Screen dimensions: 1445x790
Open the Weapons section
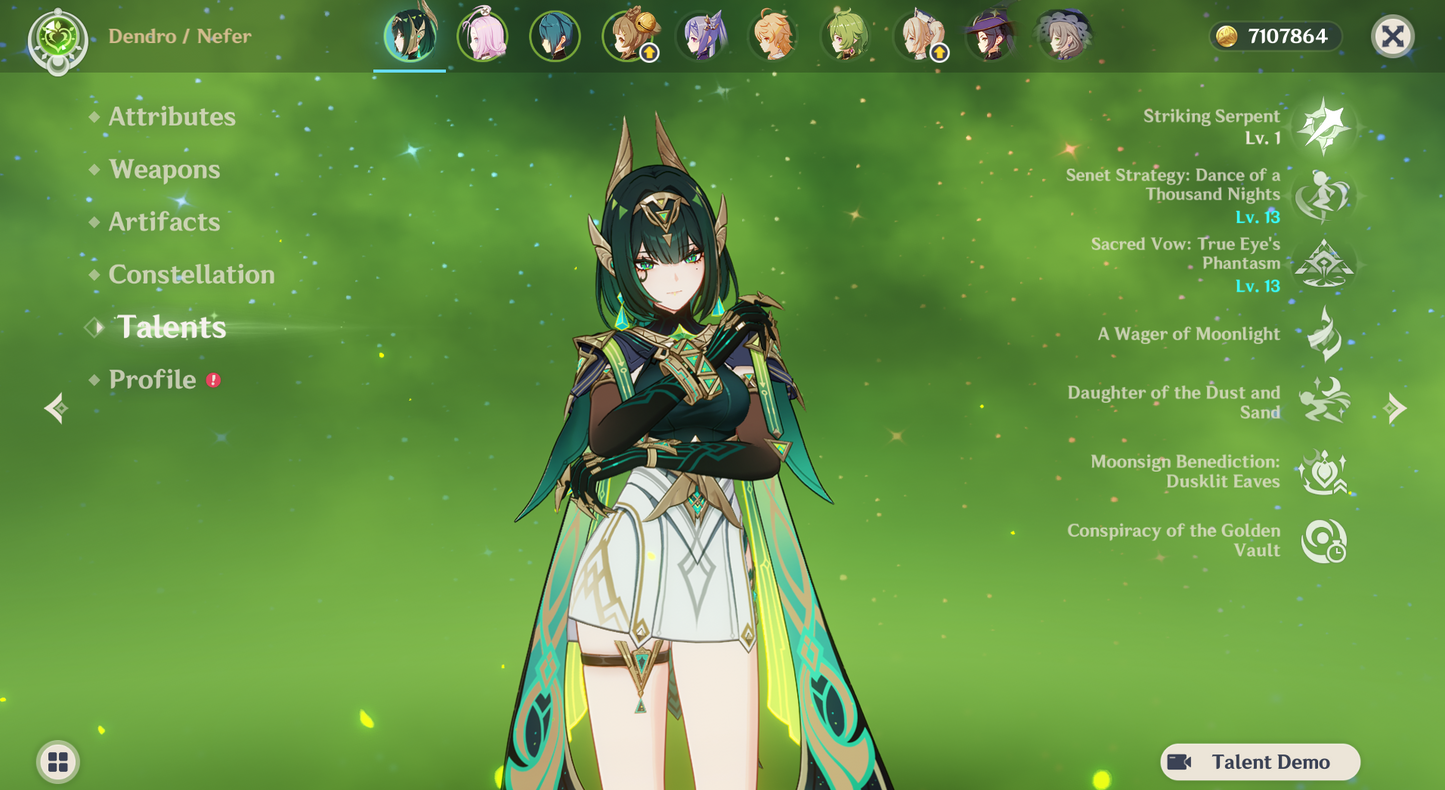[166, 170]
